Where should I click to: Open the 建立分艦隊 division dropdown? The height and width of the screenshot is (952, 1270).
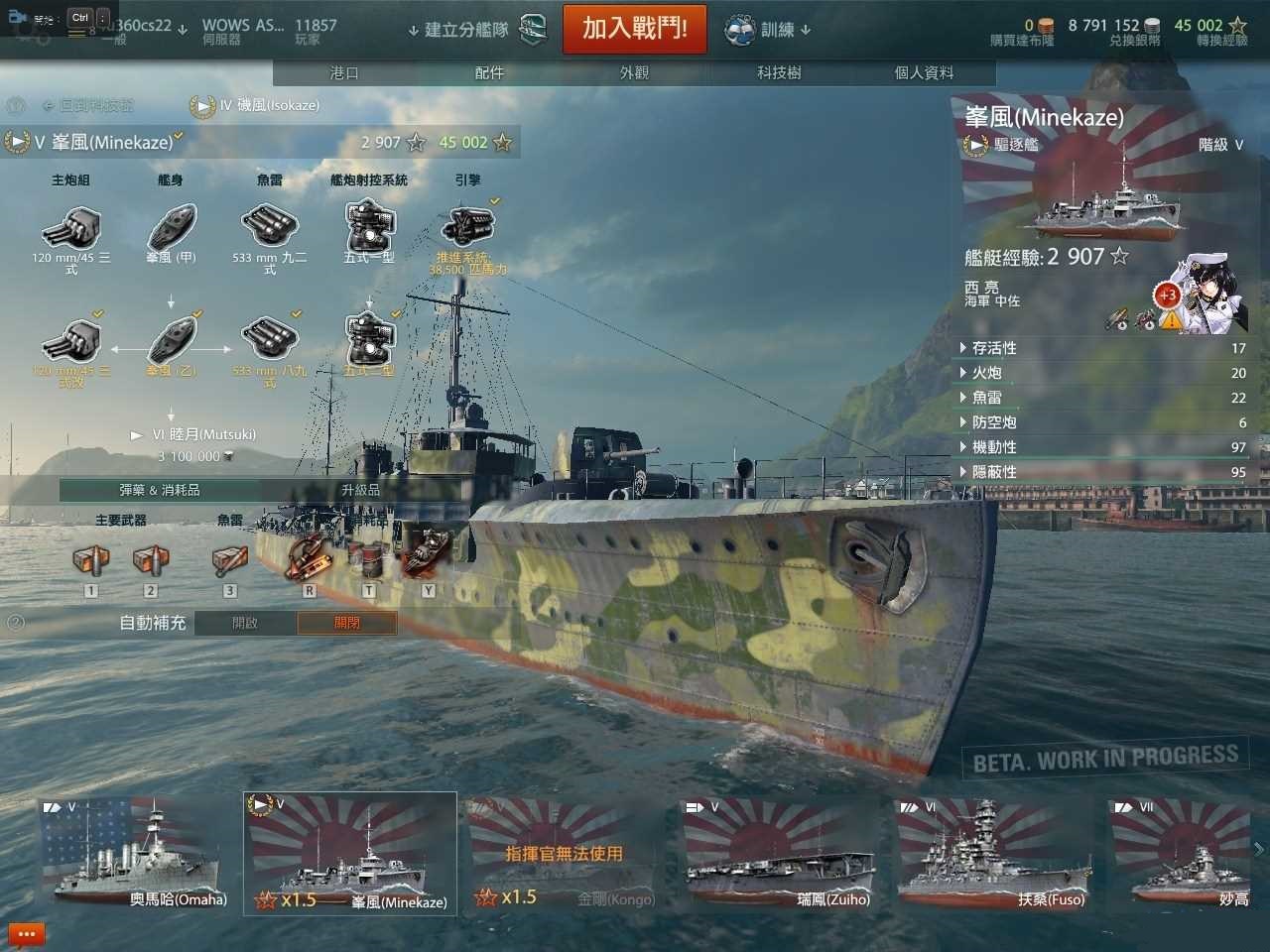pyautogui.click(x=466, y=30)
